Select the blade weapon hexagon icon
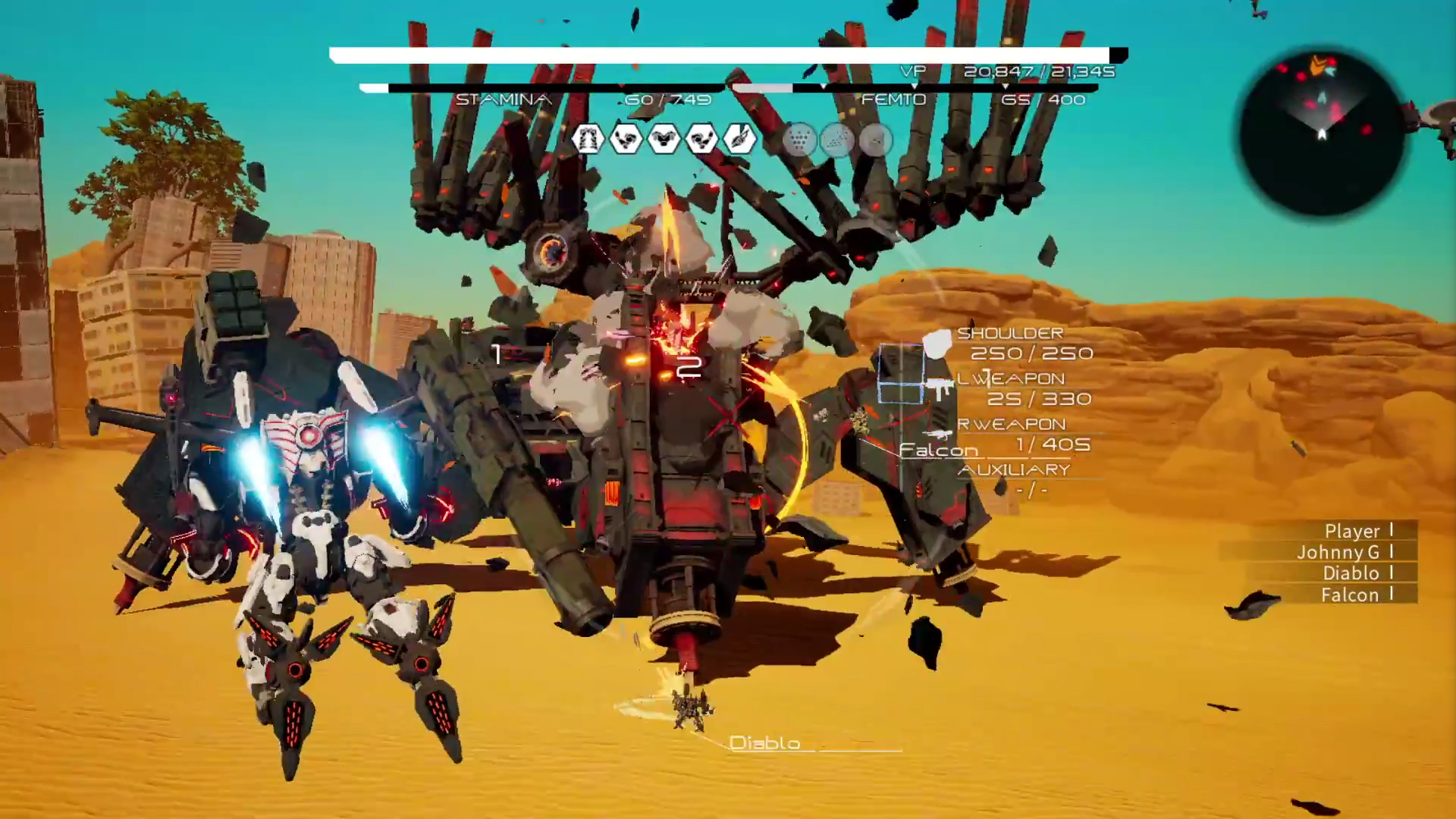 (741, 140)
